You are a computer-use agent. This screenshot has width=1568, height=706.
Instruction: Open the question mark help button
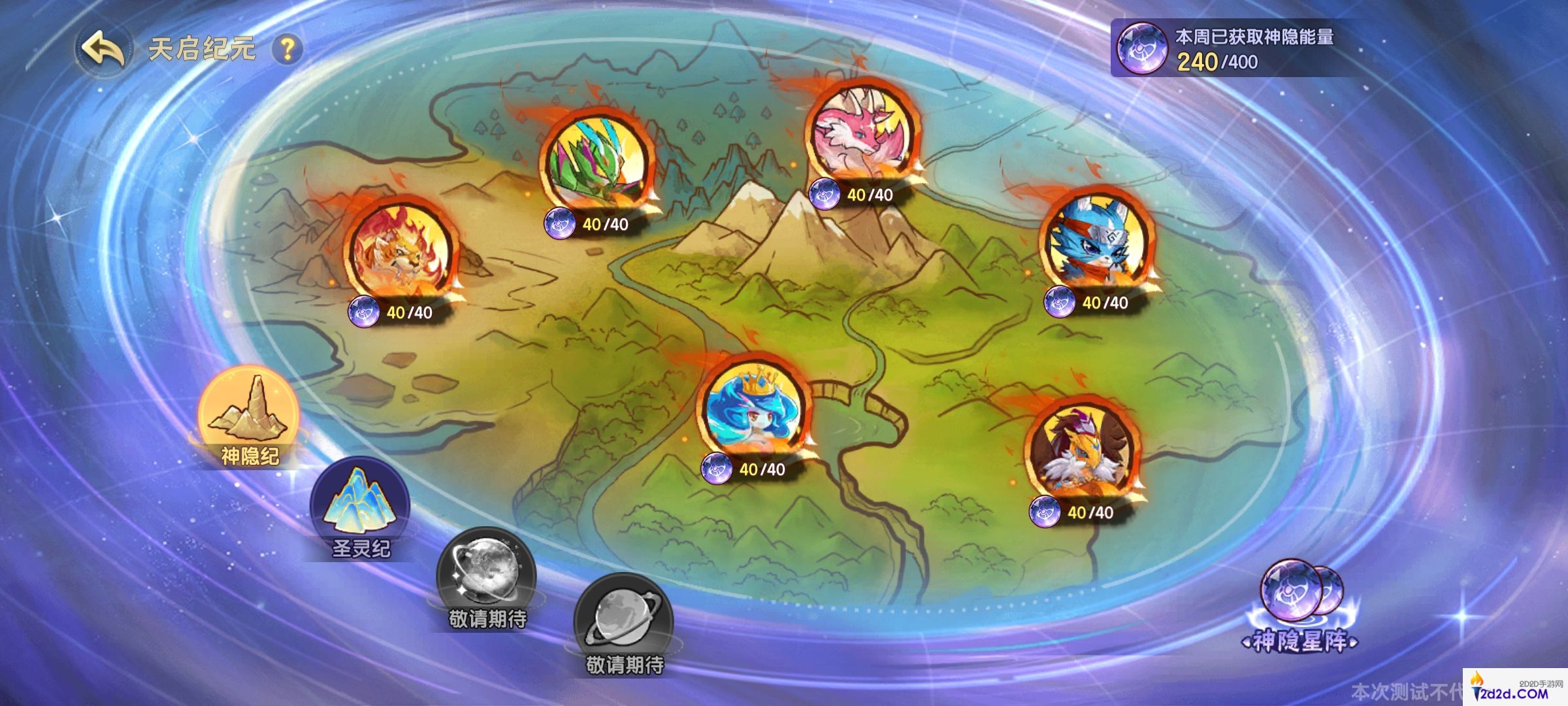click(x=287, y=49)
